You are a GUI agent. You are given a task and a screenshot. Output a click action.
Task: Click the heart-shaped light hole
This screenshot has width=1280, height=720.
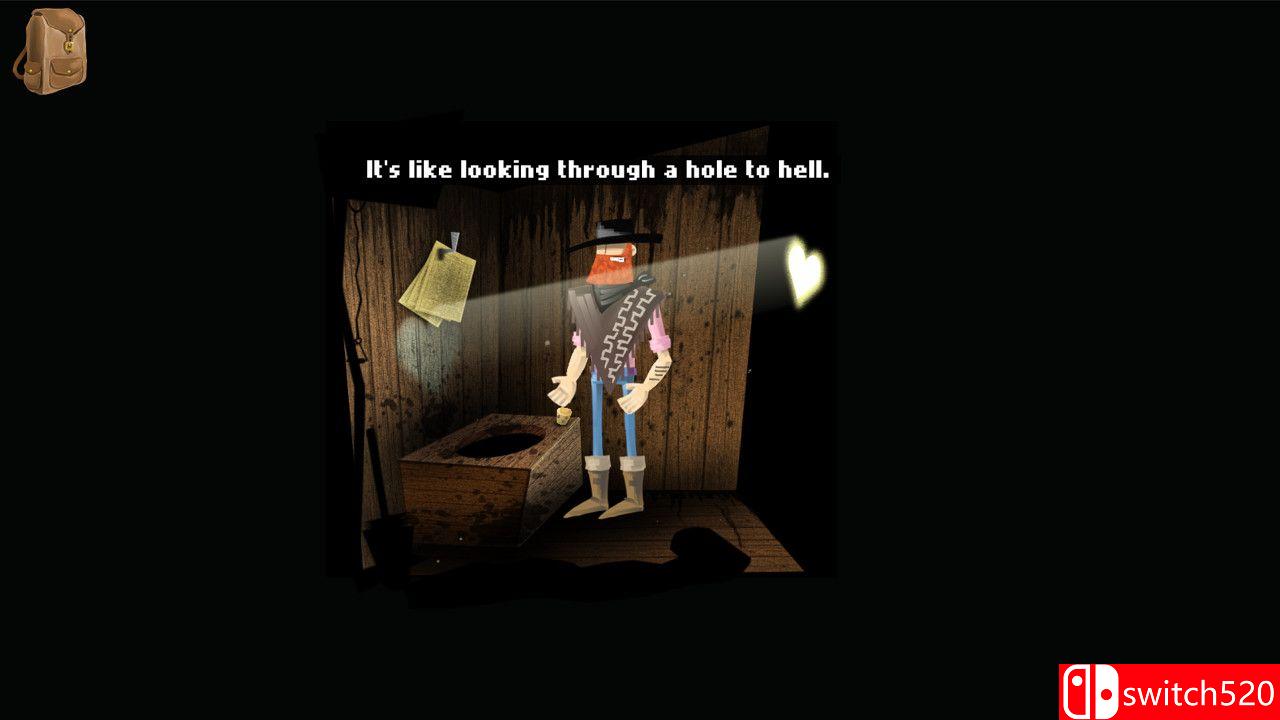(803, 268)
